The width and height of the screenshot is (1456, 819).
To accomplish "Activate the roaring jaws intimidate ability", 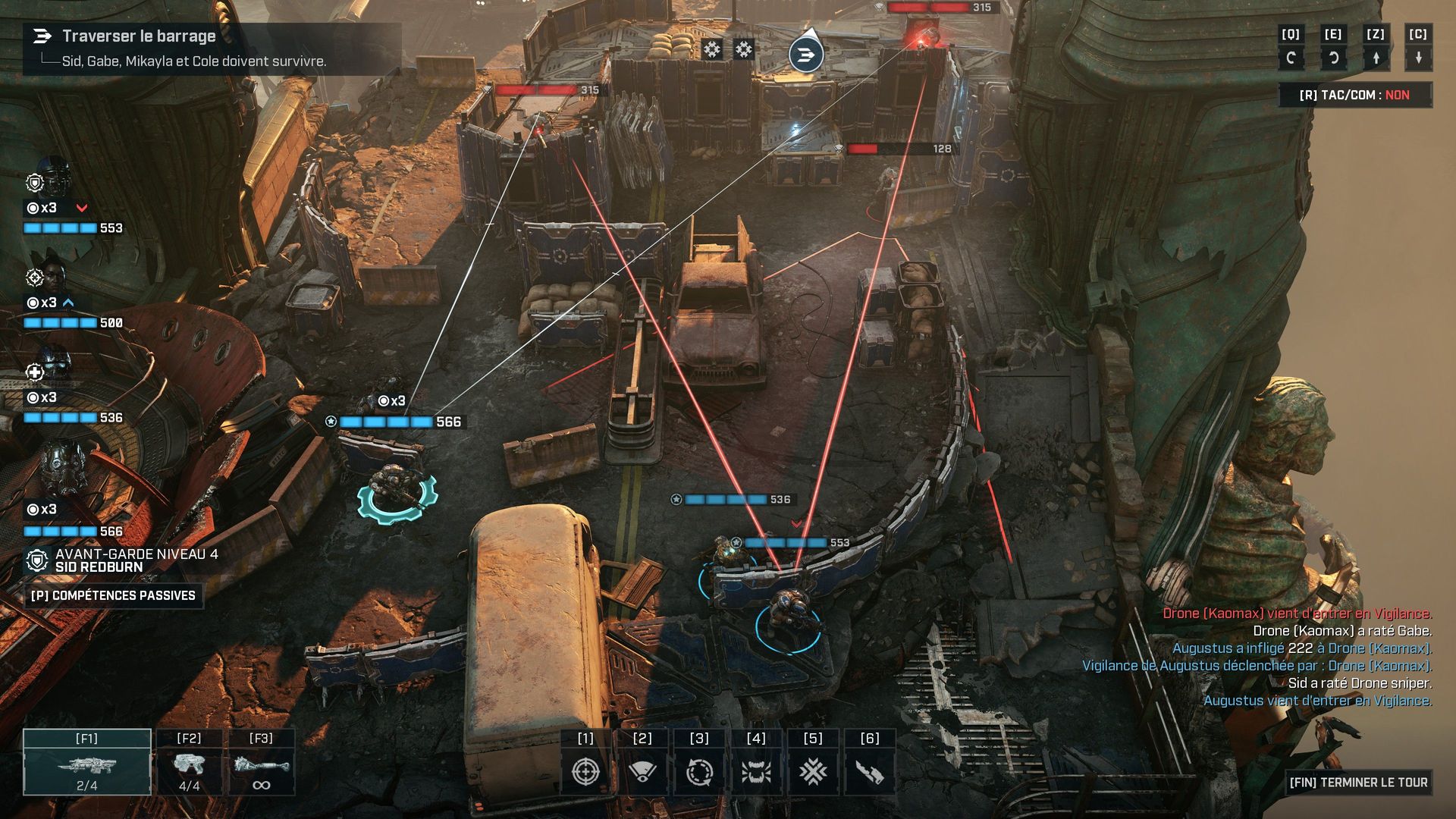I will point(756,771).
